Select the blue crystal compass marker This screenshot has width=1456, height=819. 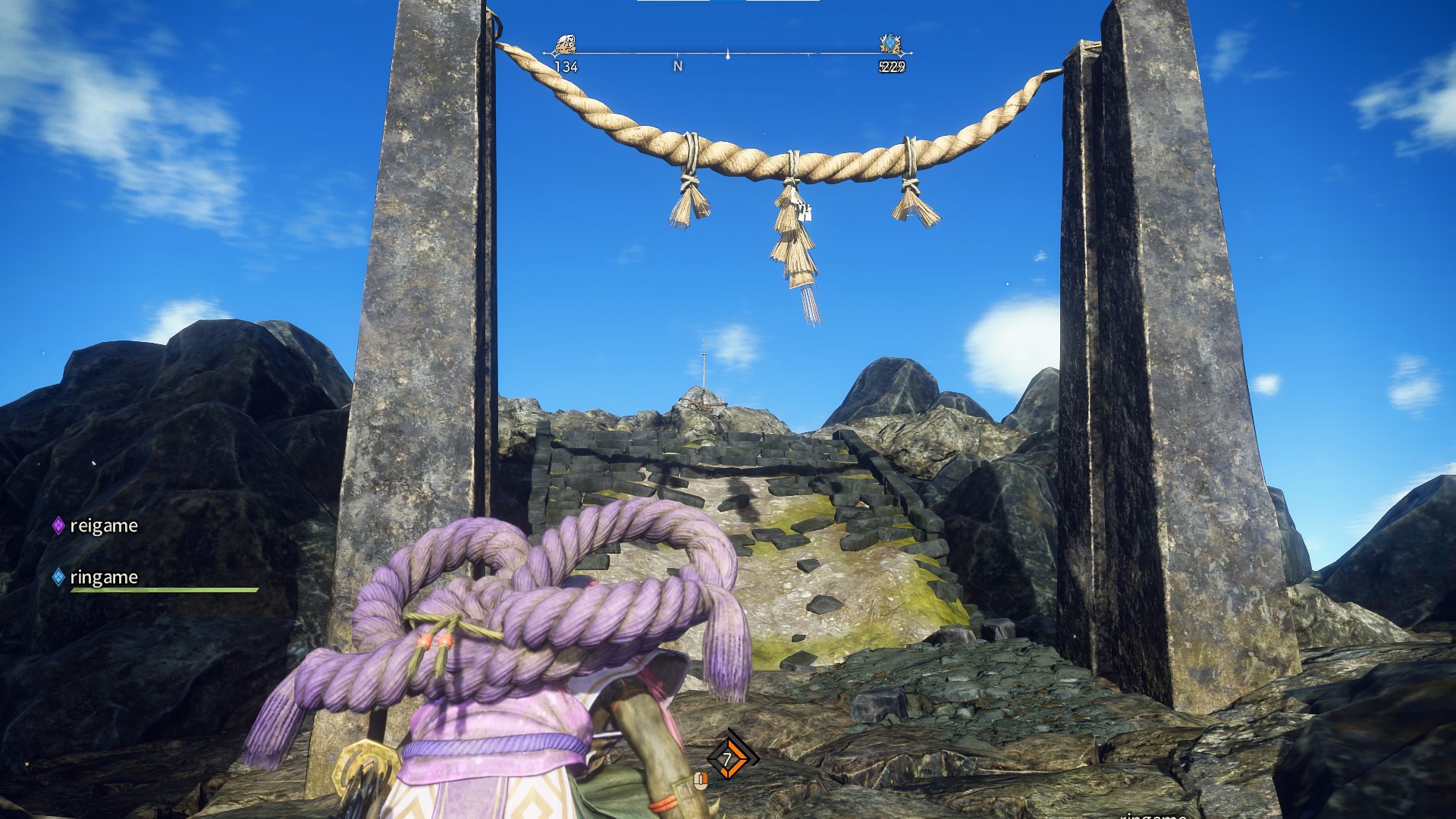[891, 45]
